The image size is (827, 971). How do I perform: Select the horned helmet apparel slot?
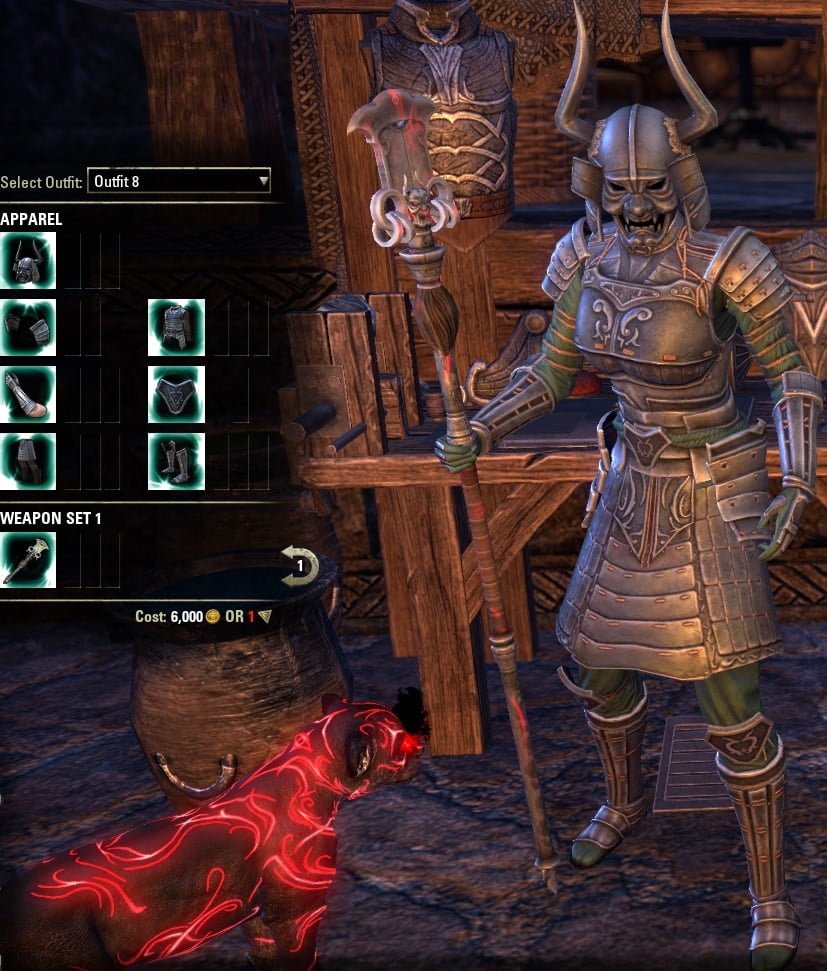[27, 261]
